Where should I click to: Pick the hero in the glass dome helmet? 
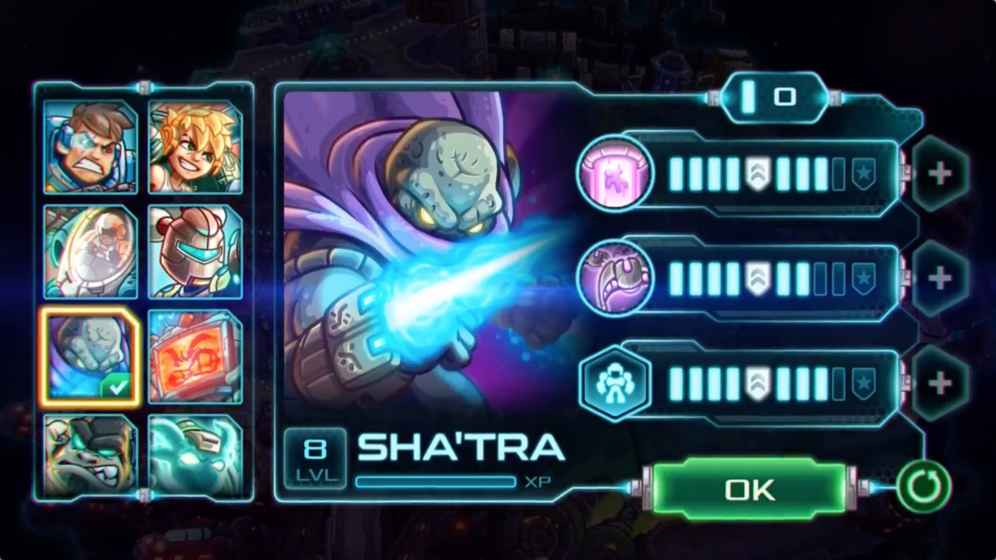pos(89,252)
